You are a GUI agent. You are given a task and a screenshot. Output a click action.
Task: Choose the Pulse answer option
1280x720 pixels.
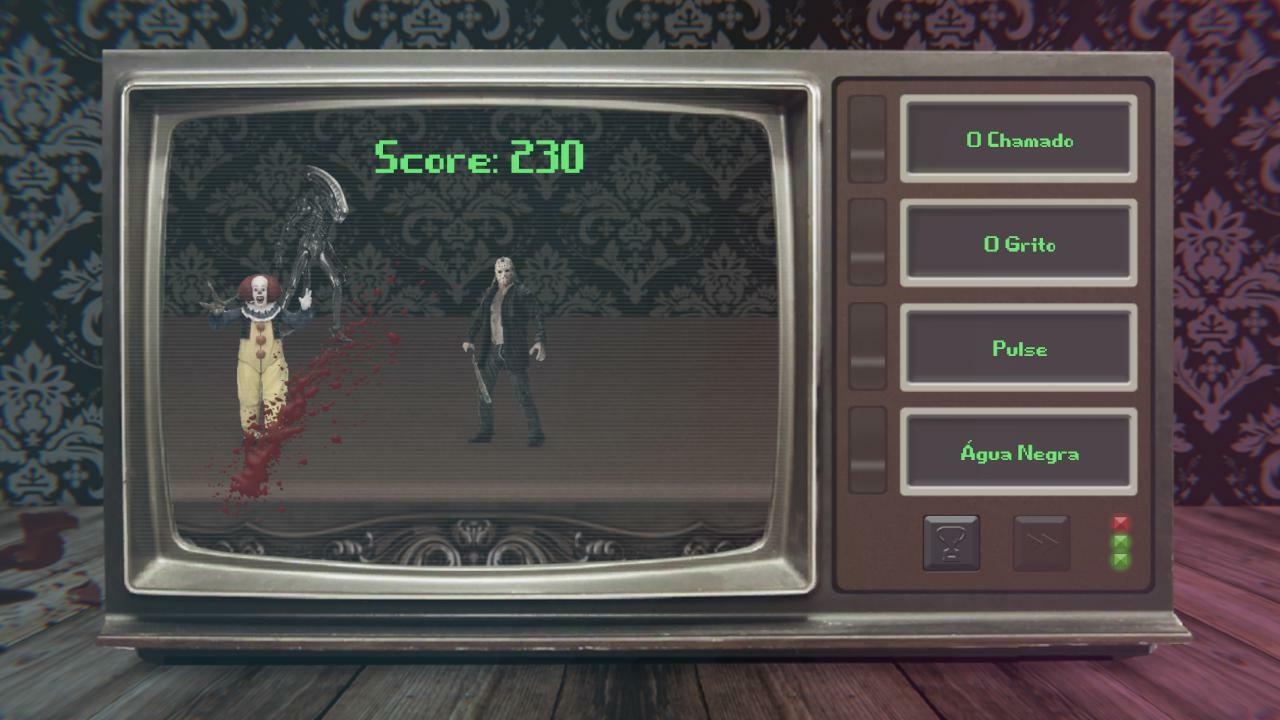coord(1018,348)
